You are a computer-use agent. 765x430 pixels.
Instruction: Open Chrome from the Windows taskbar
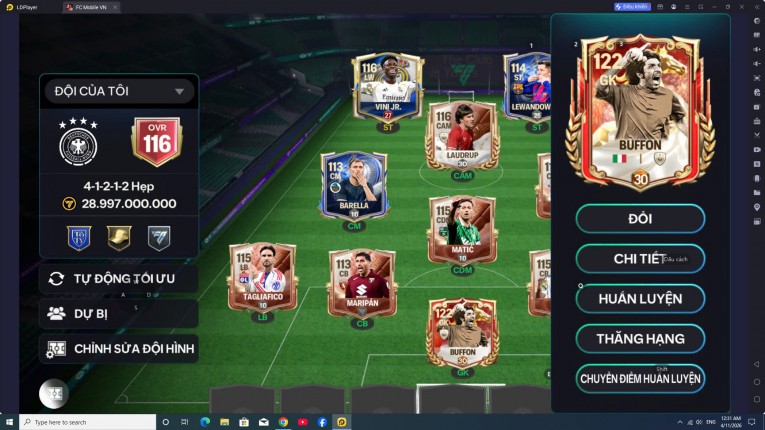(x=283, y=422)
